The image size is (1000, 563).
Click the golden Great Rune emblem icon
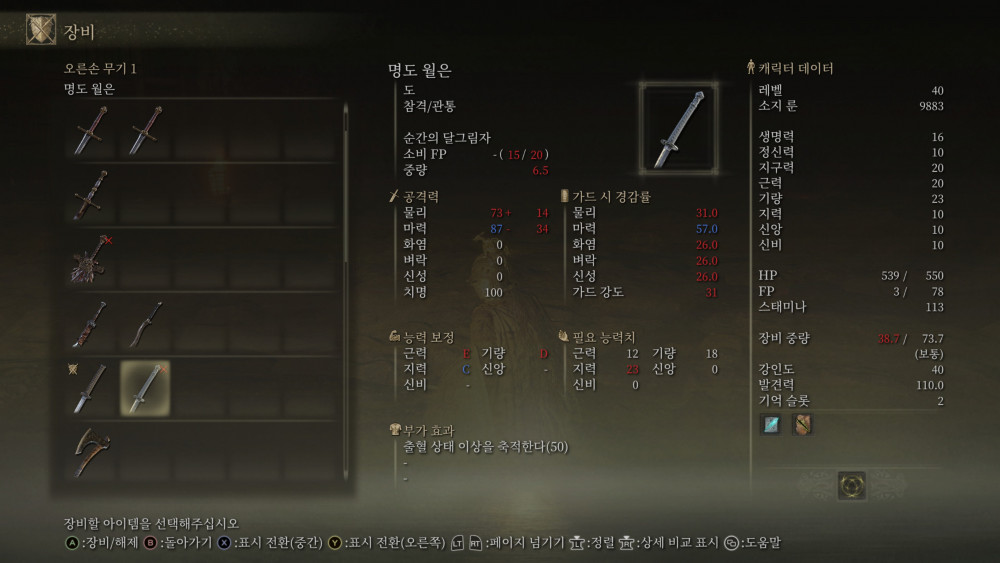[x=851, y=485]
